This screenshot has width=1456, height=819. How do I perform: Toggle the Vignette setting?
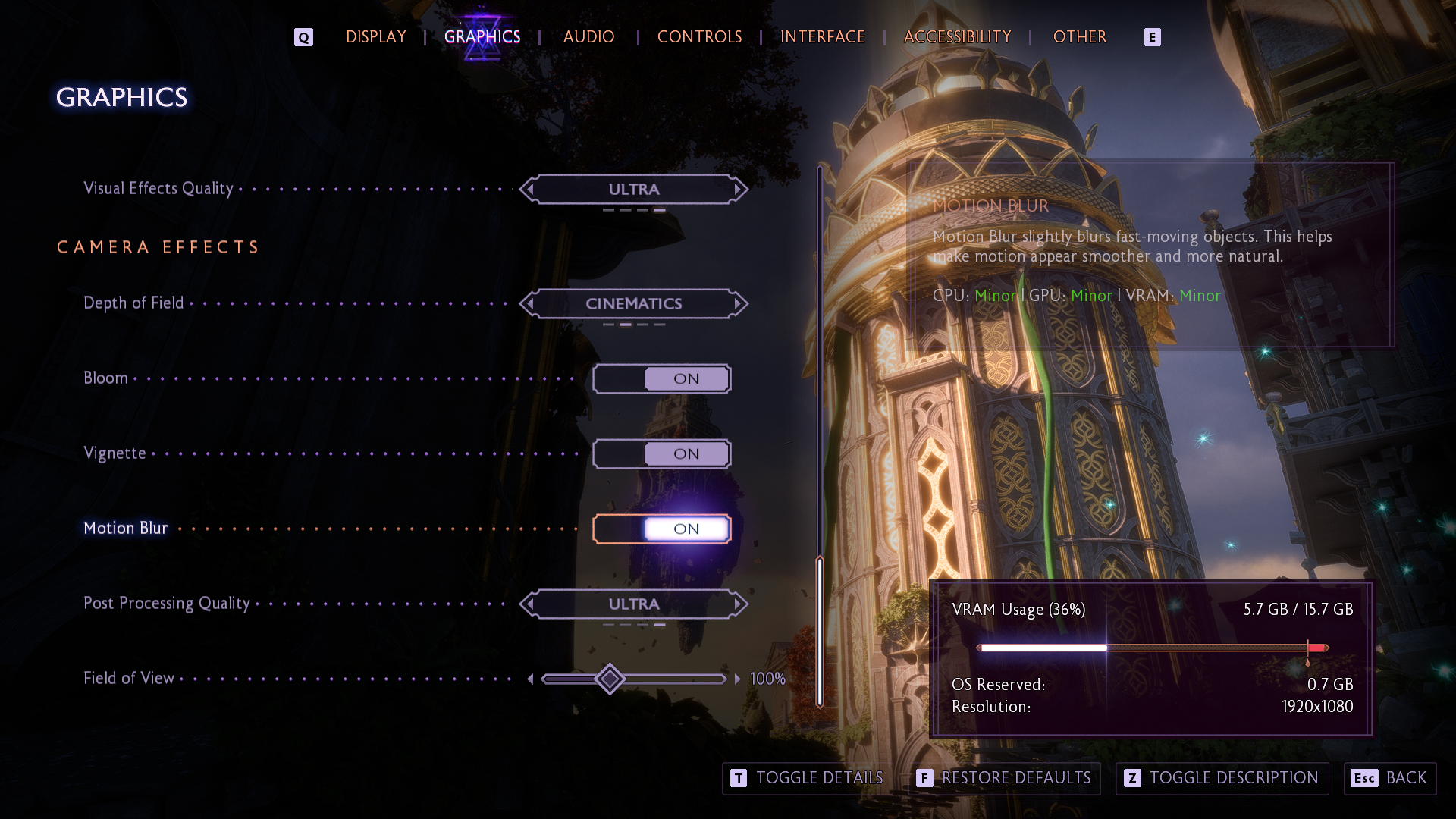[661, 453]
